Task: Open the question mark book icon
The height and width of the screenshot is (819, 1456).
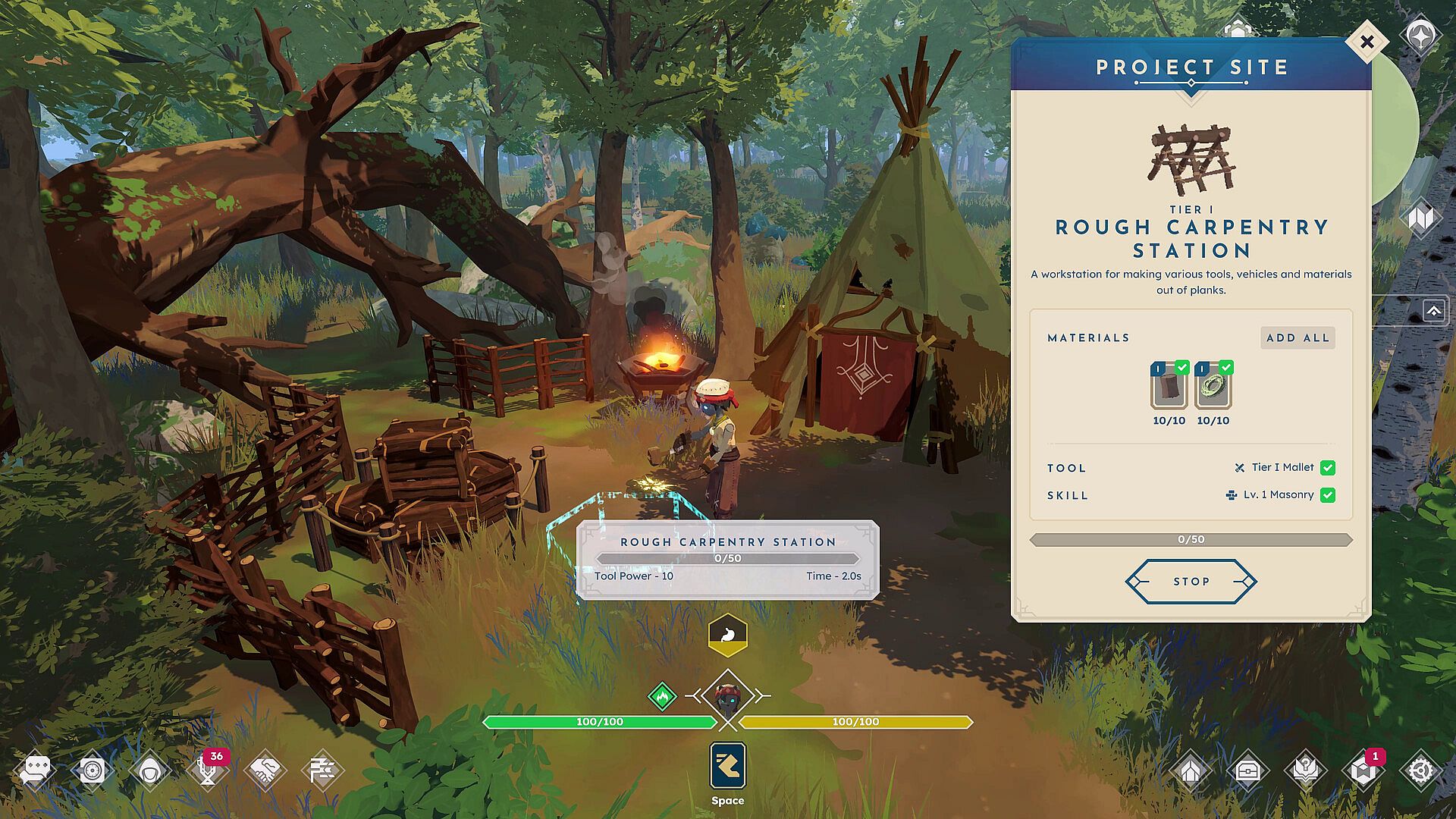Action: [x=1305, y=771]
